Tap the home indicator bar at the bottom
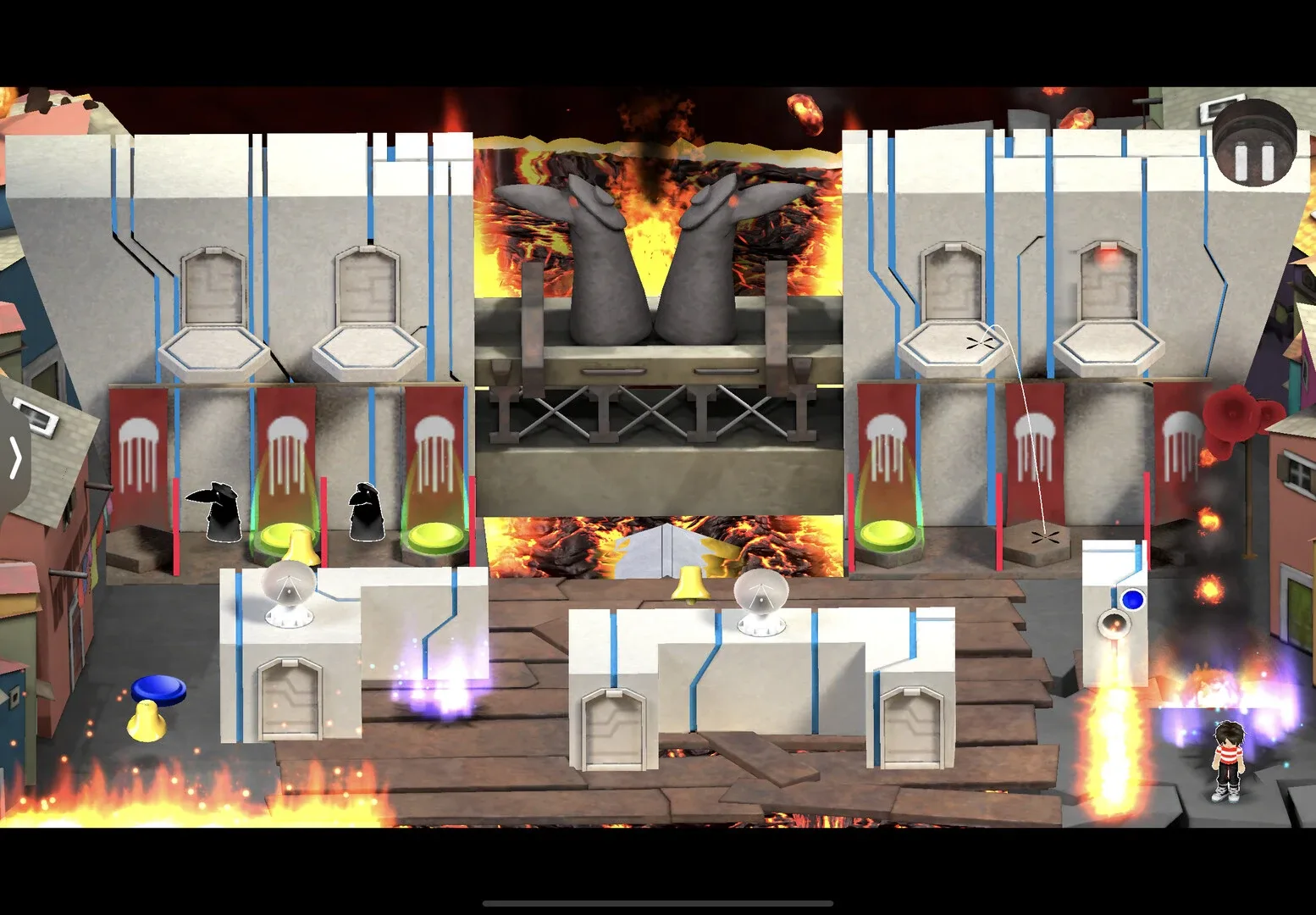 coord(658,903)
